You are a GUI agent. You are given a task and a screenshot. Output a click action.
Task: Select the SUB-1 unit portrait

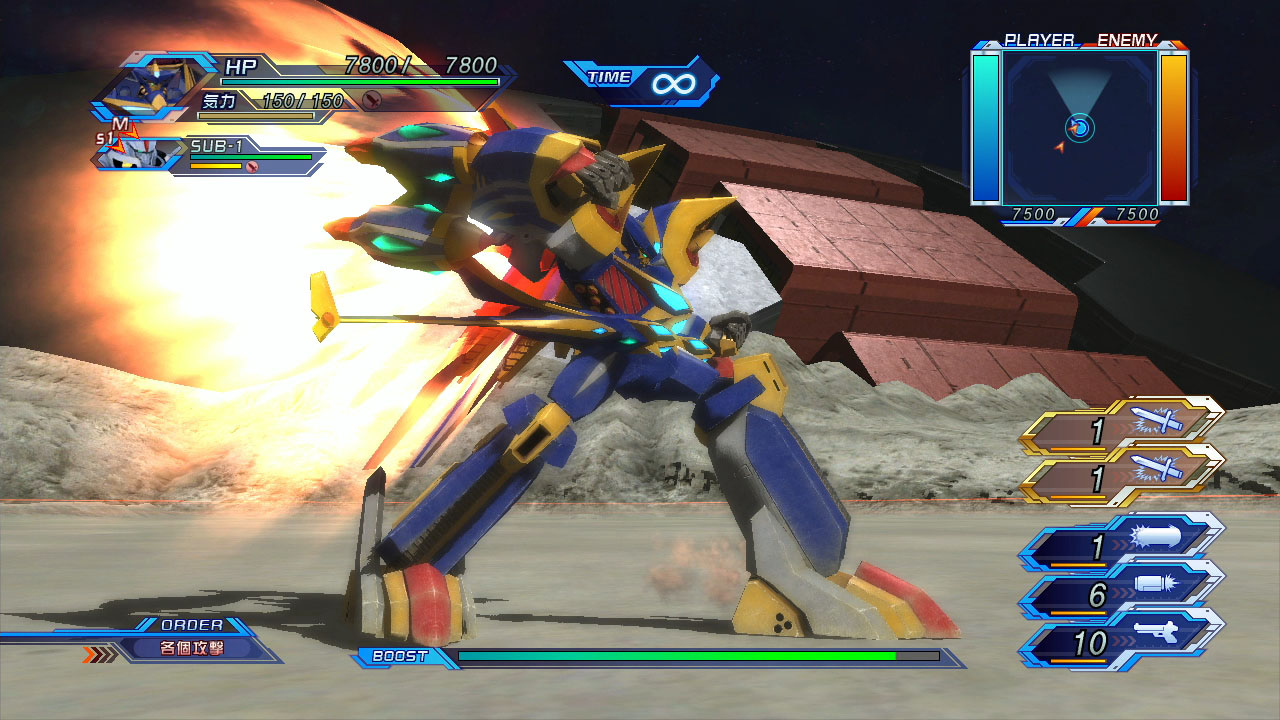tap(132, 152)
